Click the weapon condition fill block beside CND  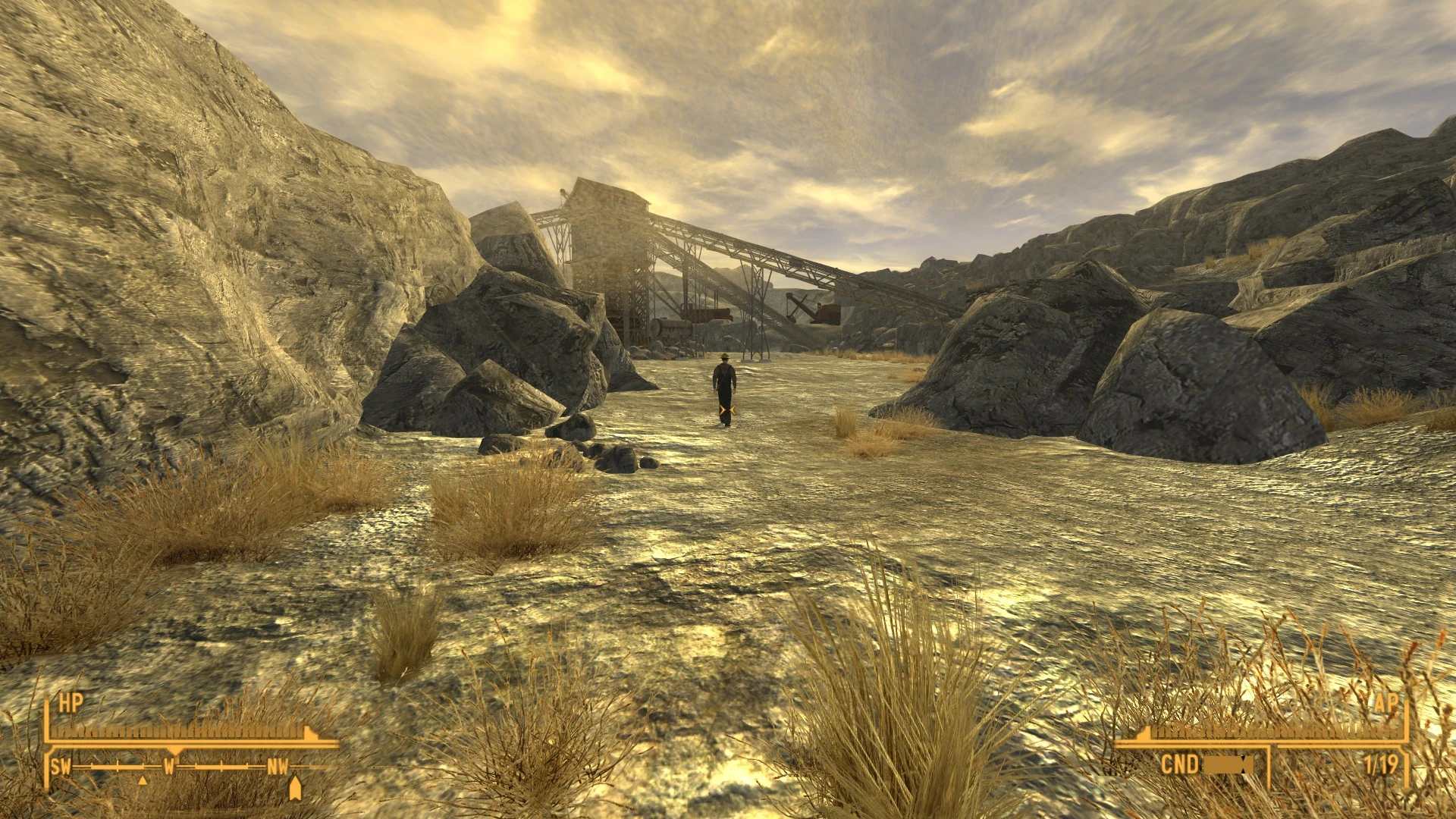(1228, 764)
